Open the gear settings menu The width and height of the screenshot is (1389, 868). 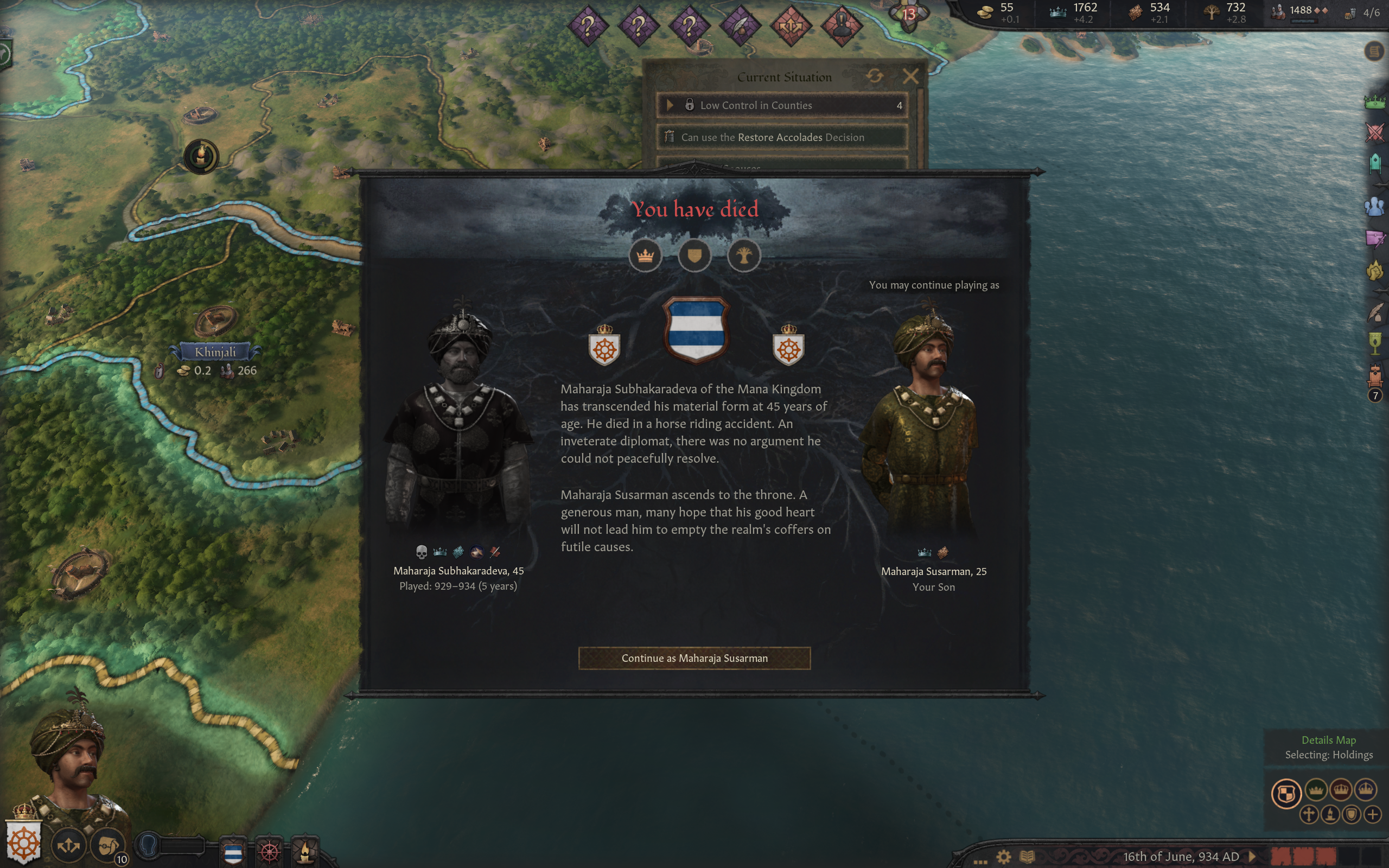1003,857
